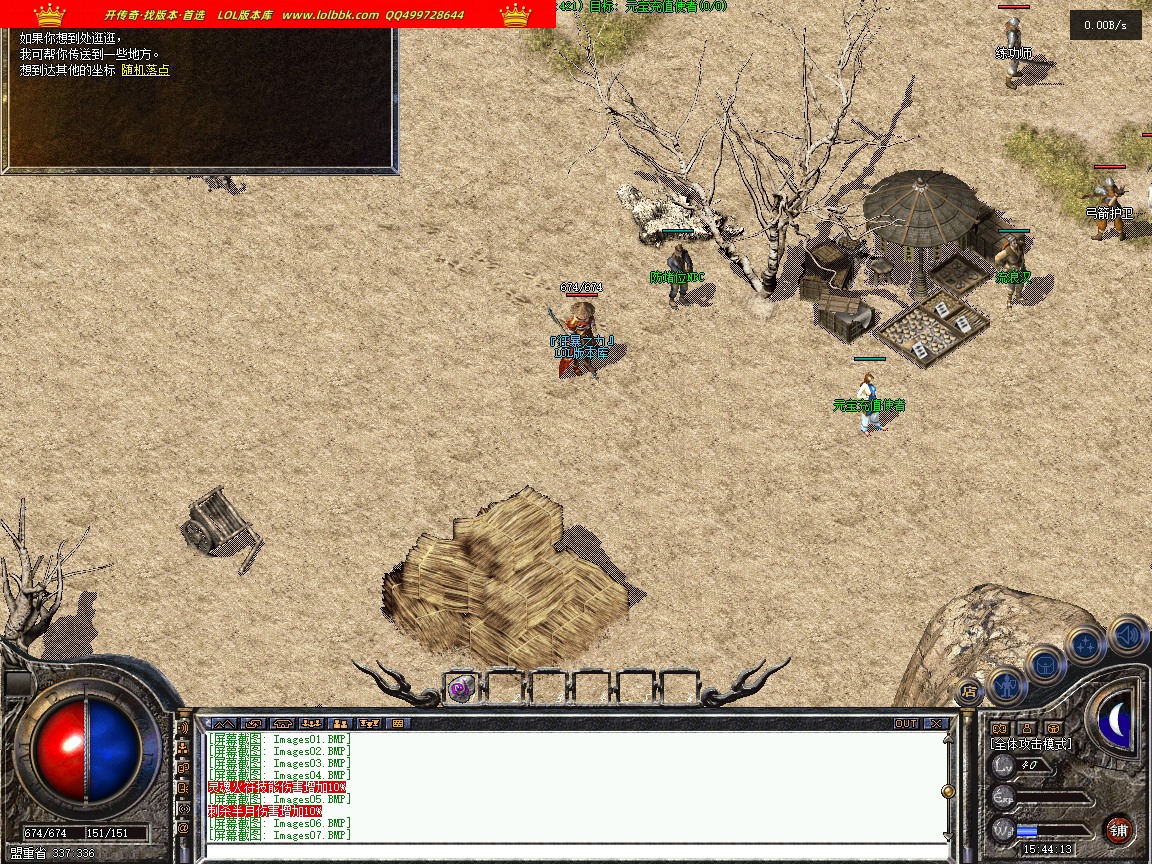Click the OUT button on the chat bar
The width and height of the screenshot is (1152, 864).
click(906, 723)
